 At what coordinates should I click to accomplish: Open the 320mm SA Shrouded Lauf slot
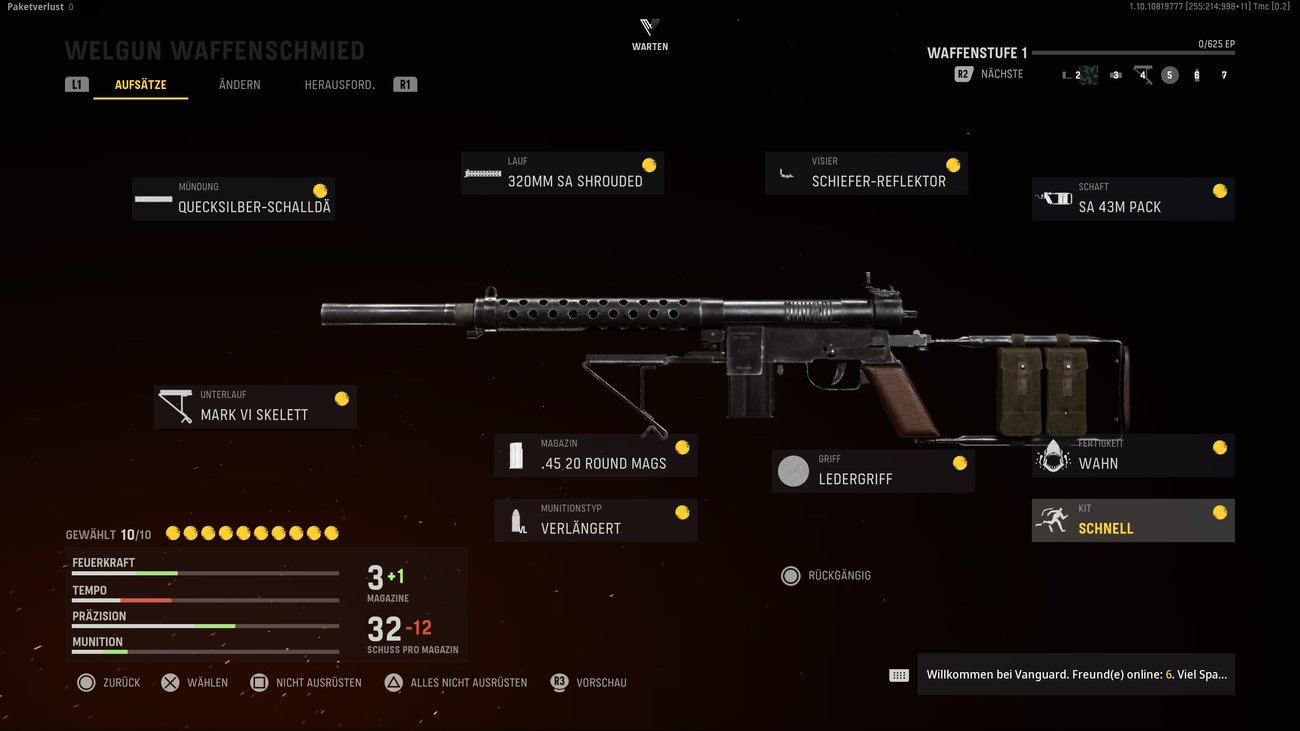(562, 173)
